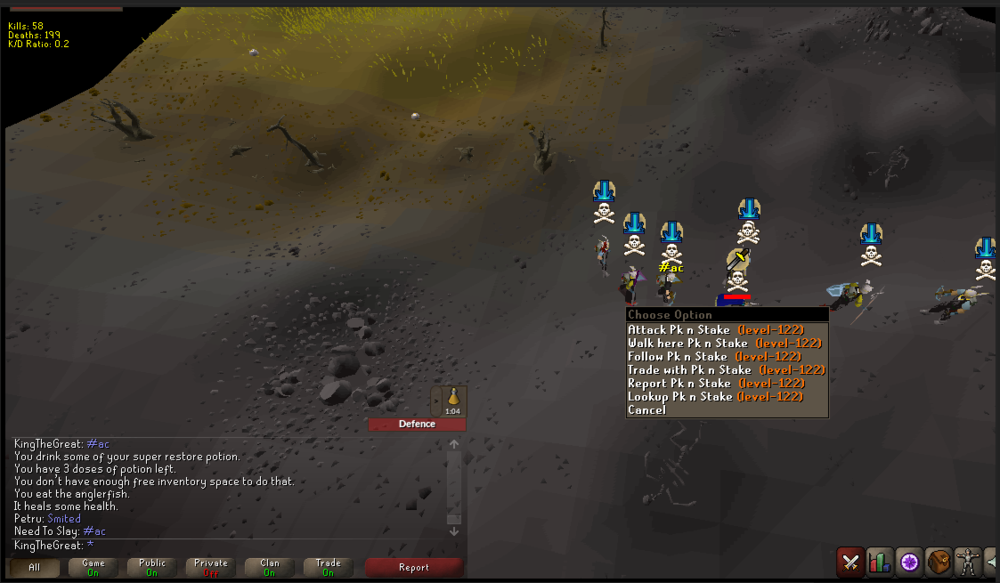Click the chat scrollbar up arrow
1000x583 pixels.
tap(454, 445)
